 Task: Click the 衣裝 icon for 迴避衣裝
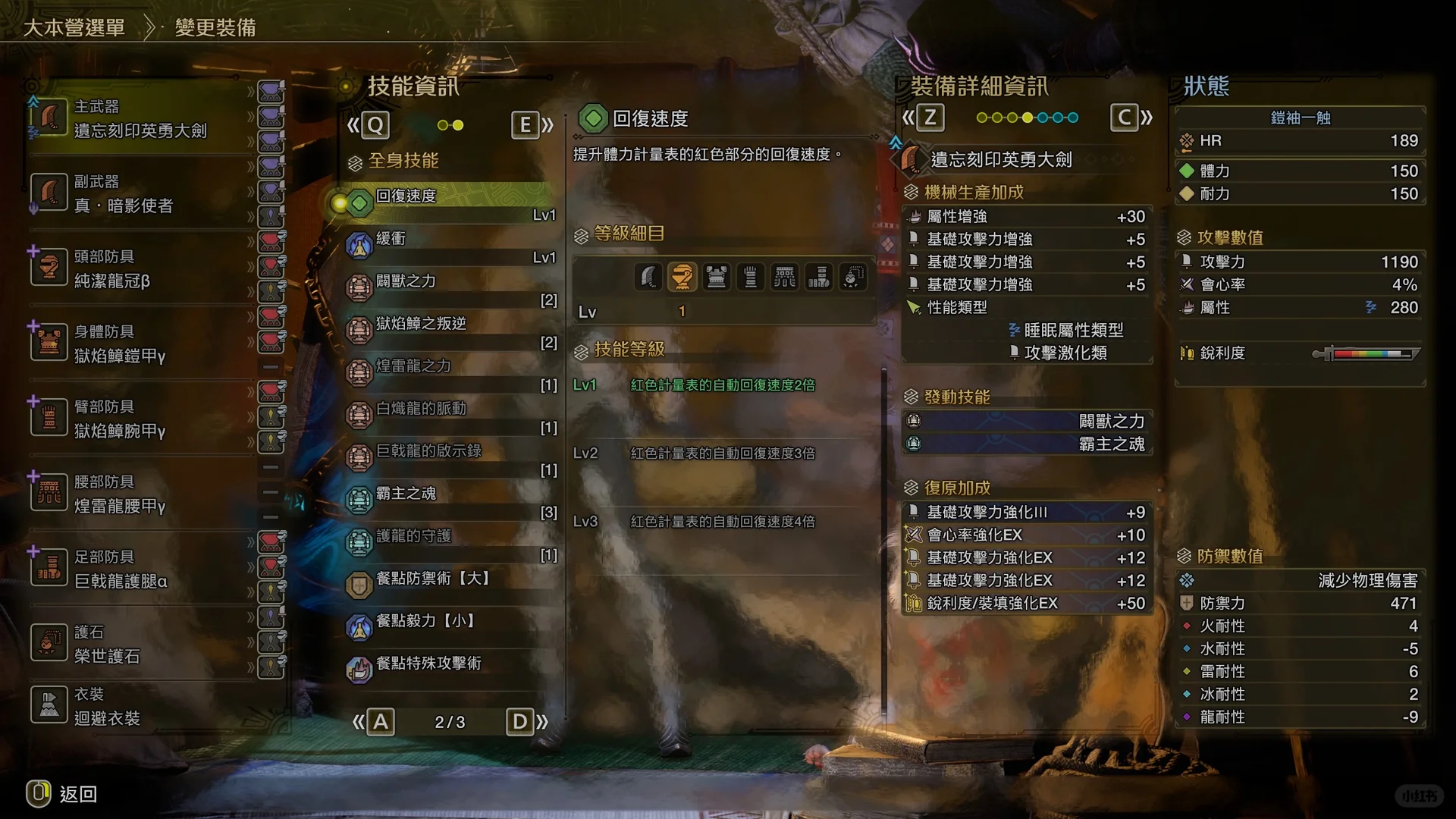pyautogui.click(x=49, y=704)
